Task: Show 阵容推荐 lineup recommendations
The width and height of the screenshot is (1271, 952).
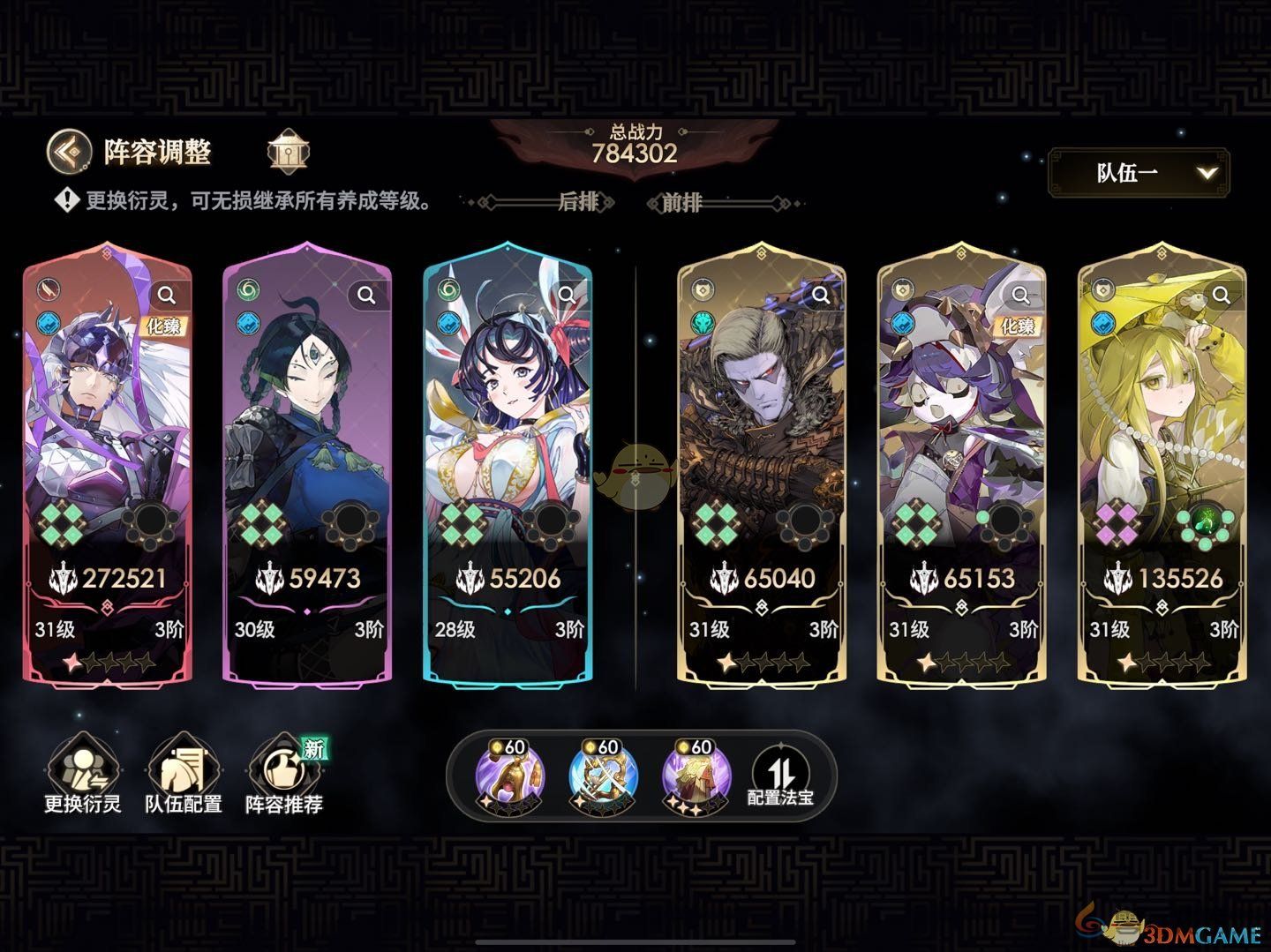Action: [x=284, y=776]
